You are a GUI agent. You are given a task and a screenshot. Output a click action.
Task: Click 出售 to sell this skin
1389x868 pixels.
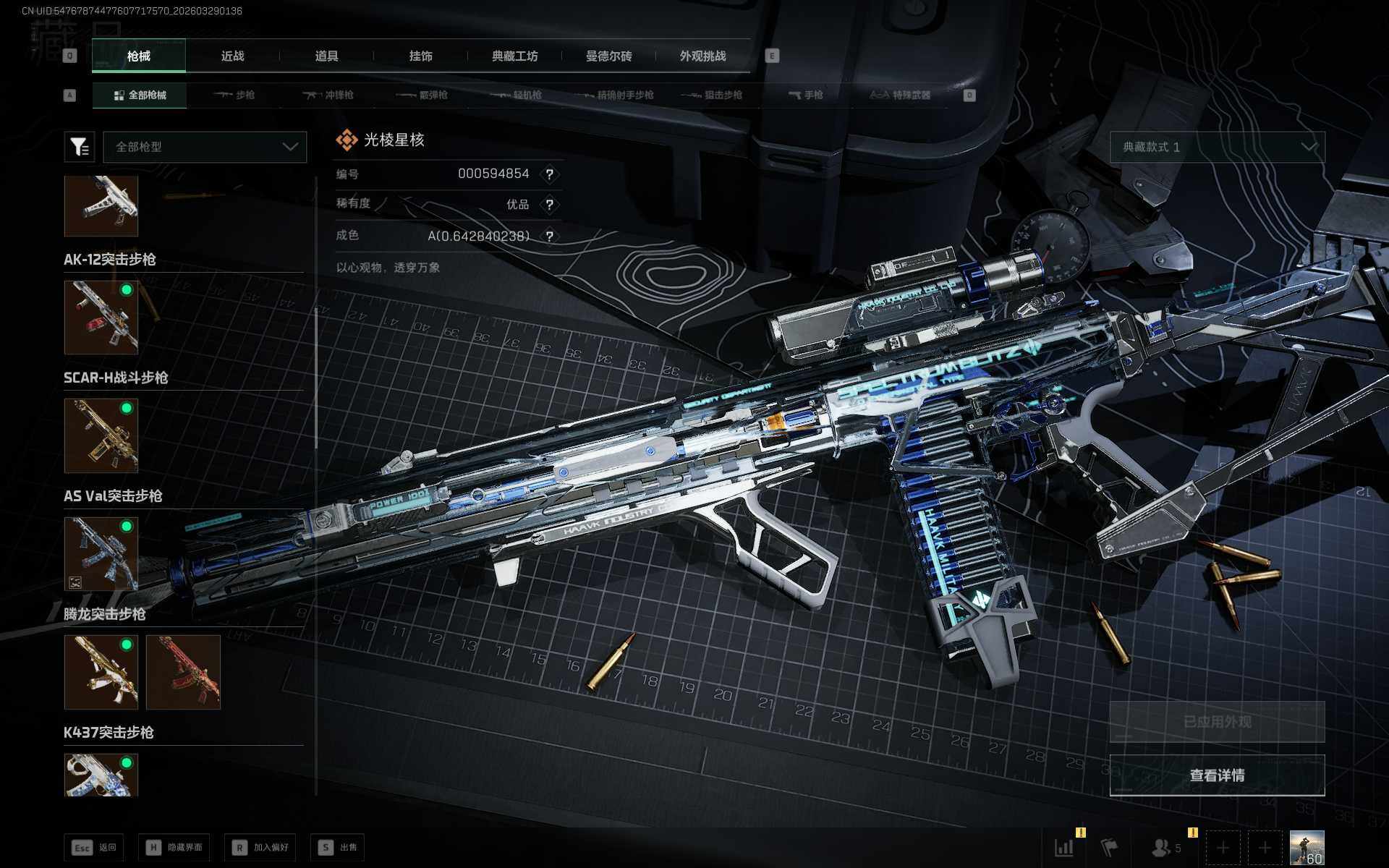pos(338,847)
